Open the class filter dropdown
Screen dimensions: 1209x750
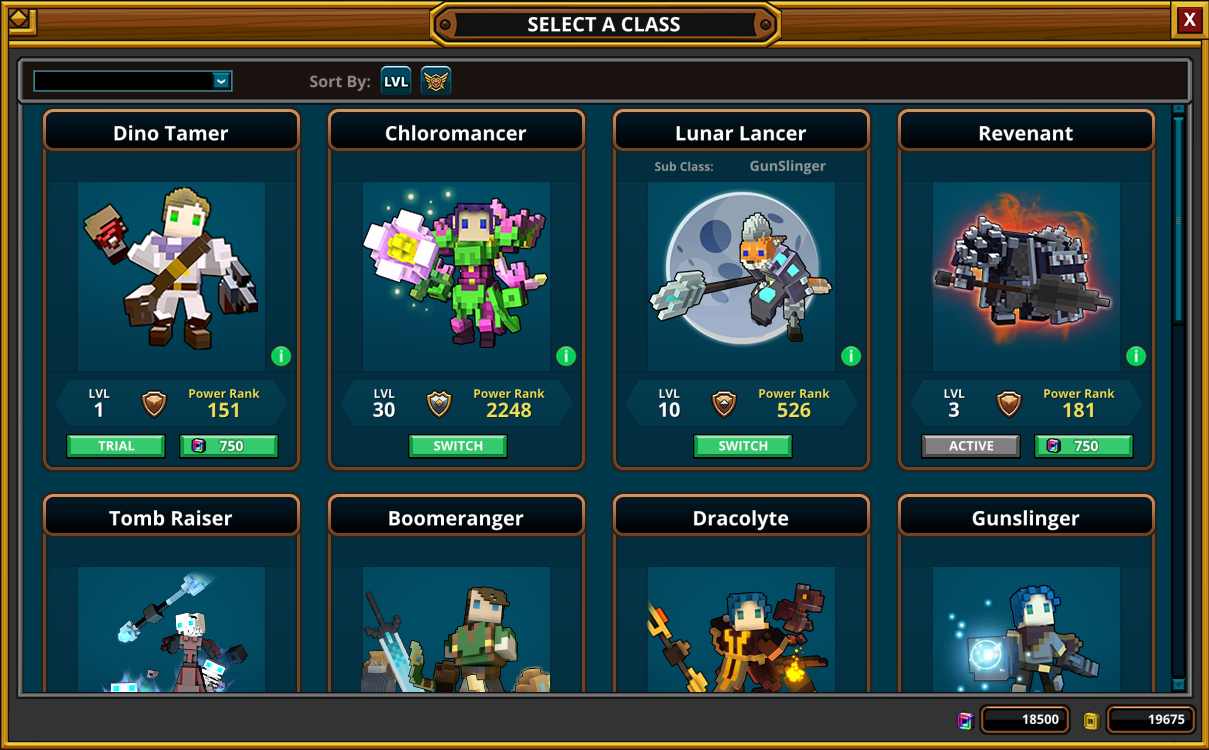222,81
